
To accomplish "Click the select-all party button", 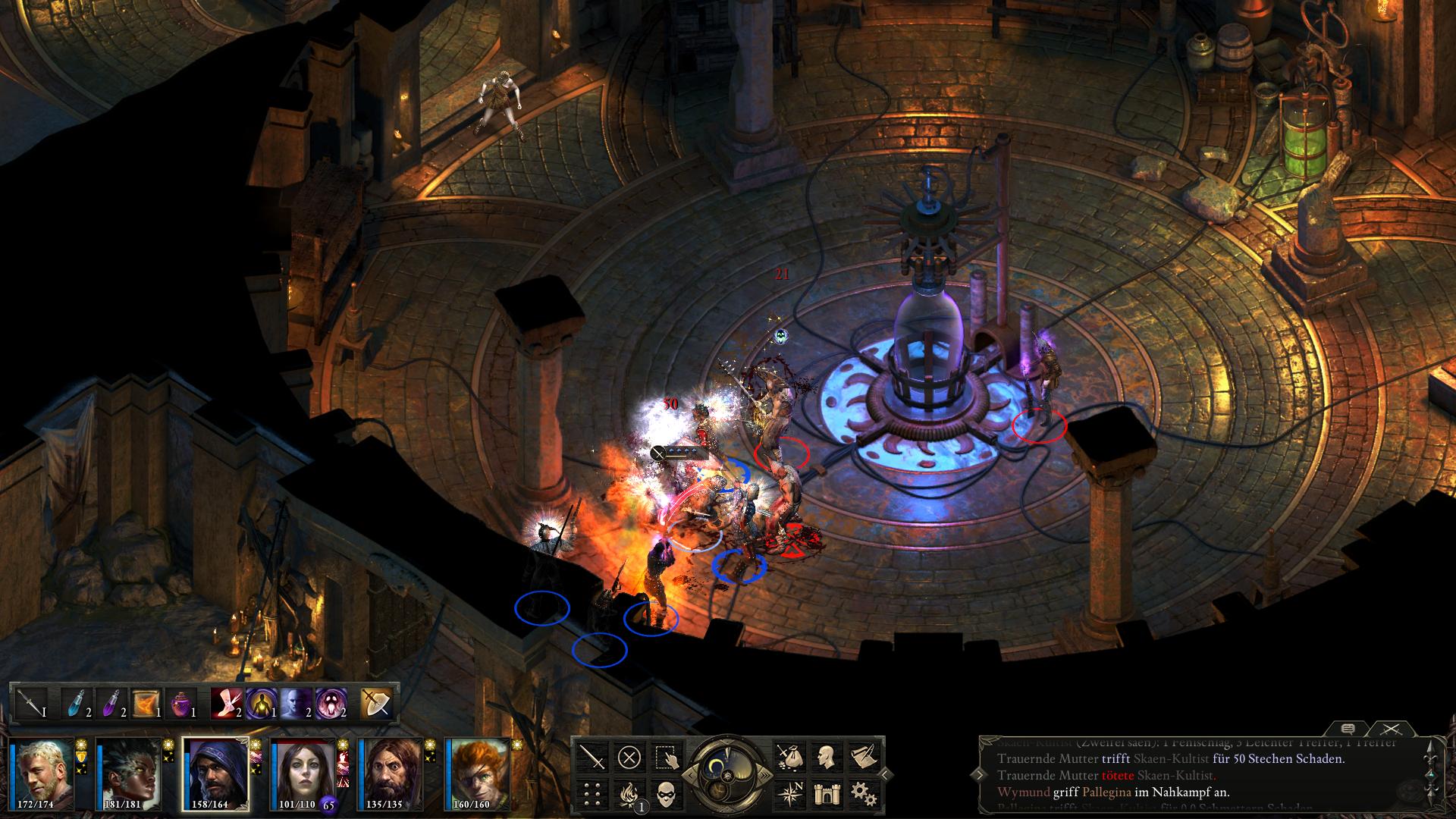I will 665,756.
